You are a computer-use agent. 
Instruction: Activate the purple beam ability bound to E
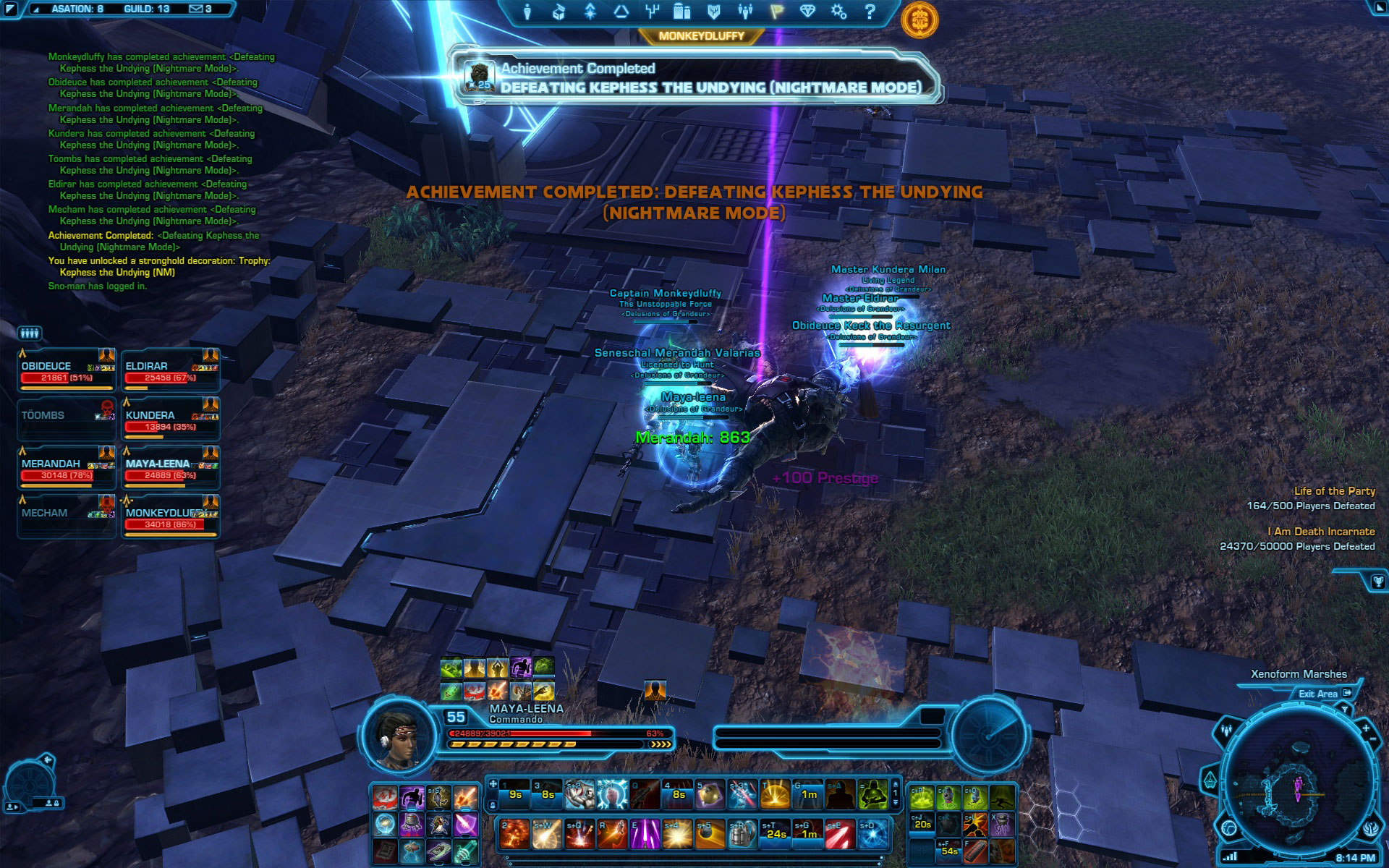point(644,835)
